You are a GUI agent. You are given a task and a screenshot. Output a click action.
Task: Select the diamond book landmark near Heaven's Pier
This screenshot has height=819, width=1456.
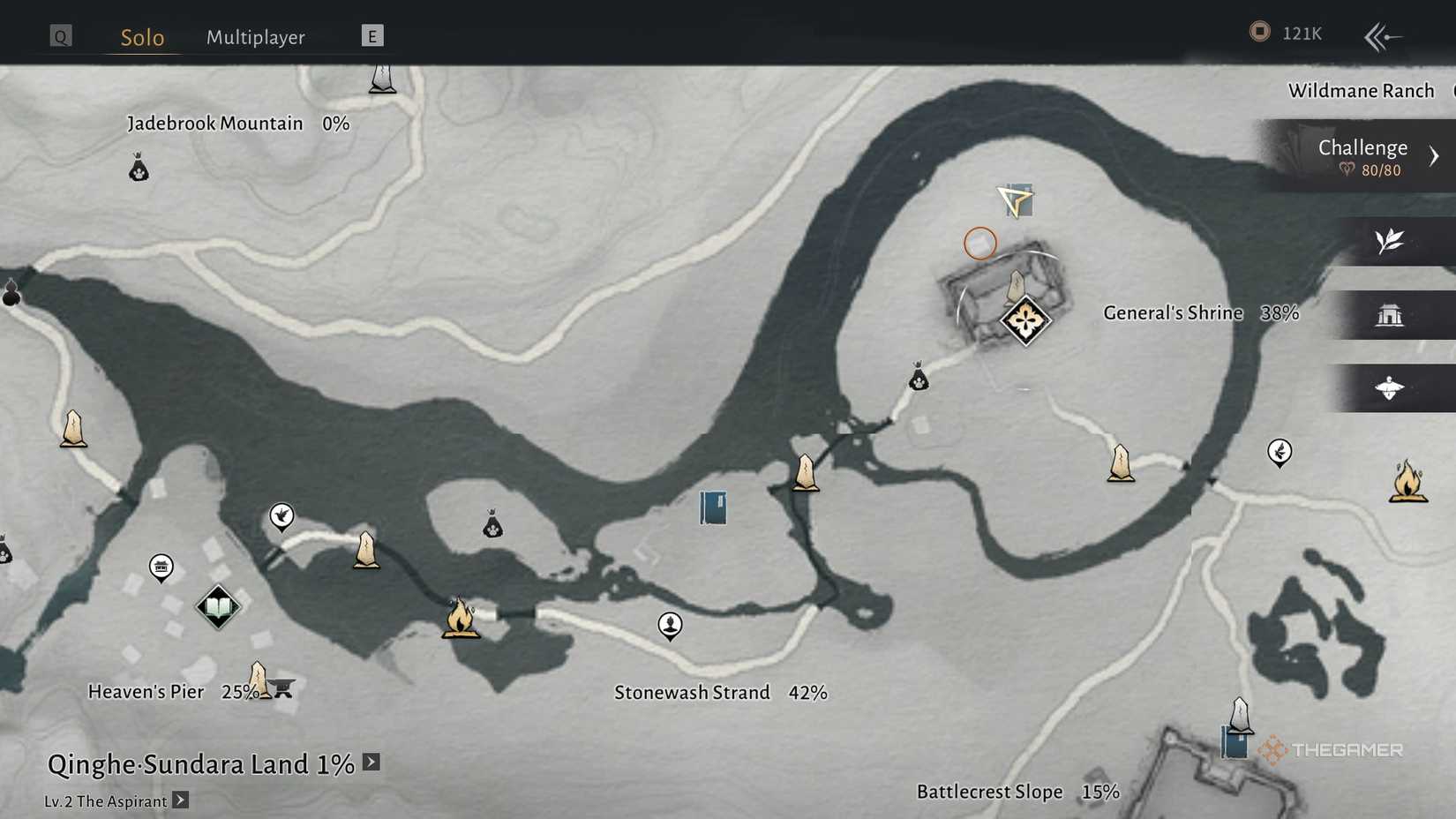point(219,606)
